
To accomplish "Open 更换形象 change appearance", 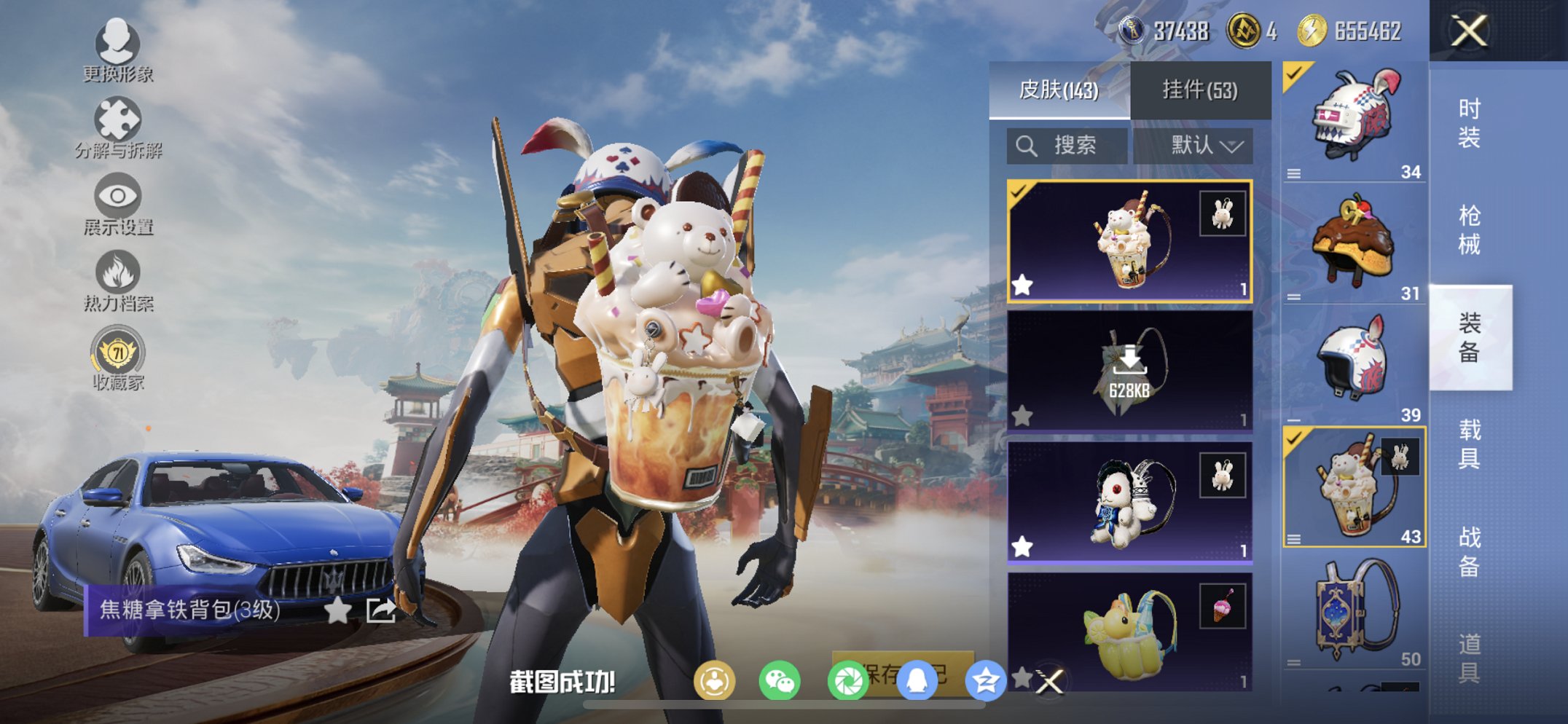I will [117, 51].
